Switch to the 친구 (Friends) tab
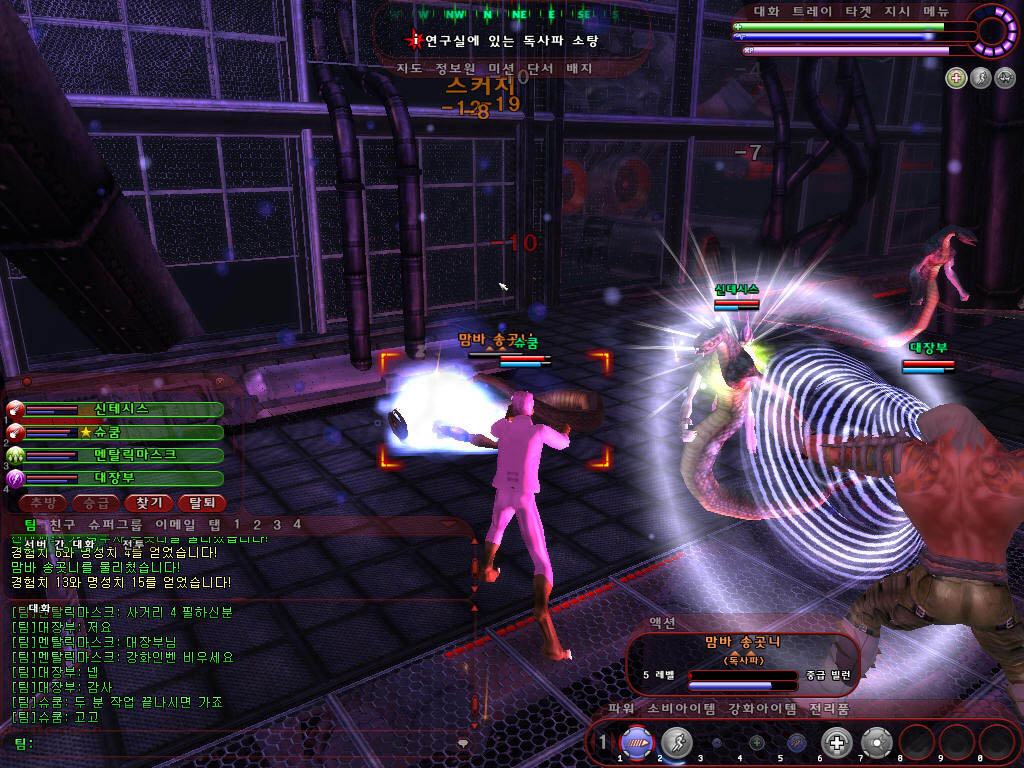This screenshot has width=1024, height=768. (x=62, y=524)
